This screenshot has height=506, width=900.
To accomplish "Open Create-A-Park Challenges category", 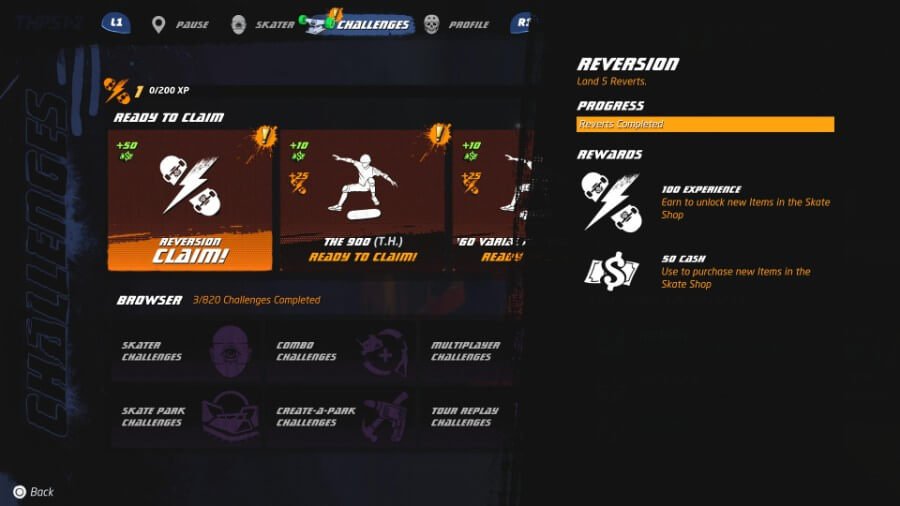I will click(x=341, y=416).
